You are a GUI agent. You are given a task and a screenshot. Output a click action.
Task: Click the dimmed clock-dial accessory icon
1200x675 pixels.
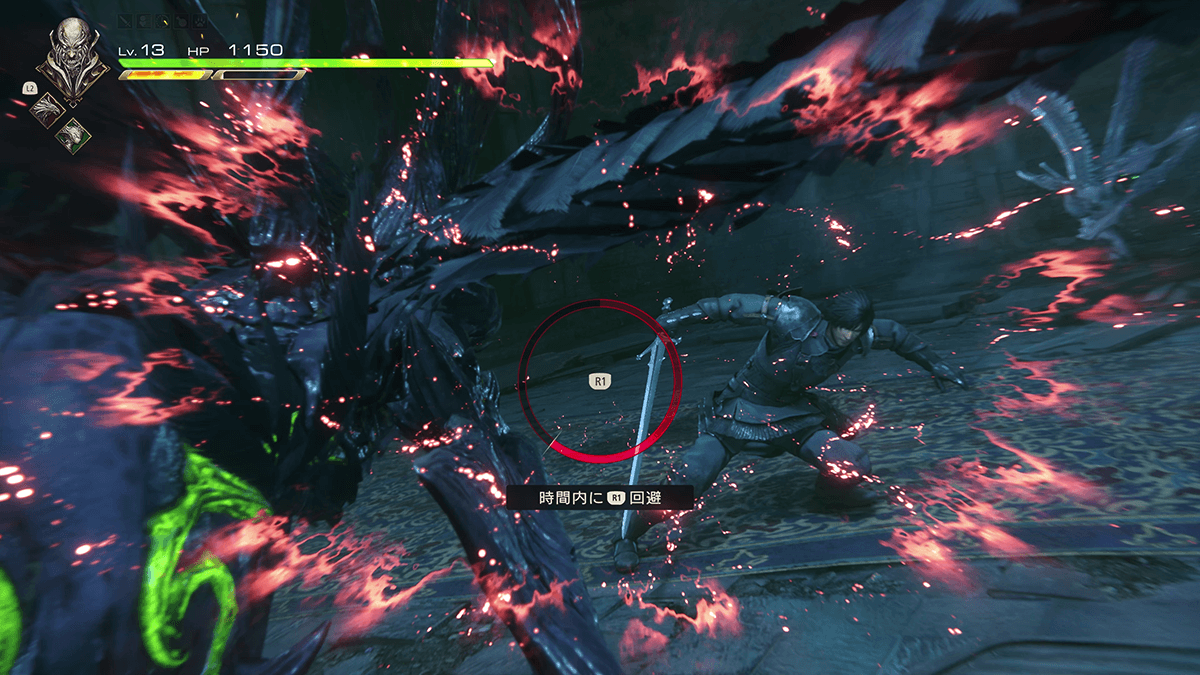162,21
